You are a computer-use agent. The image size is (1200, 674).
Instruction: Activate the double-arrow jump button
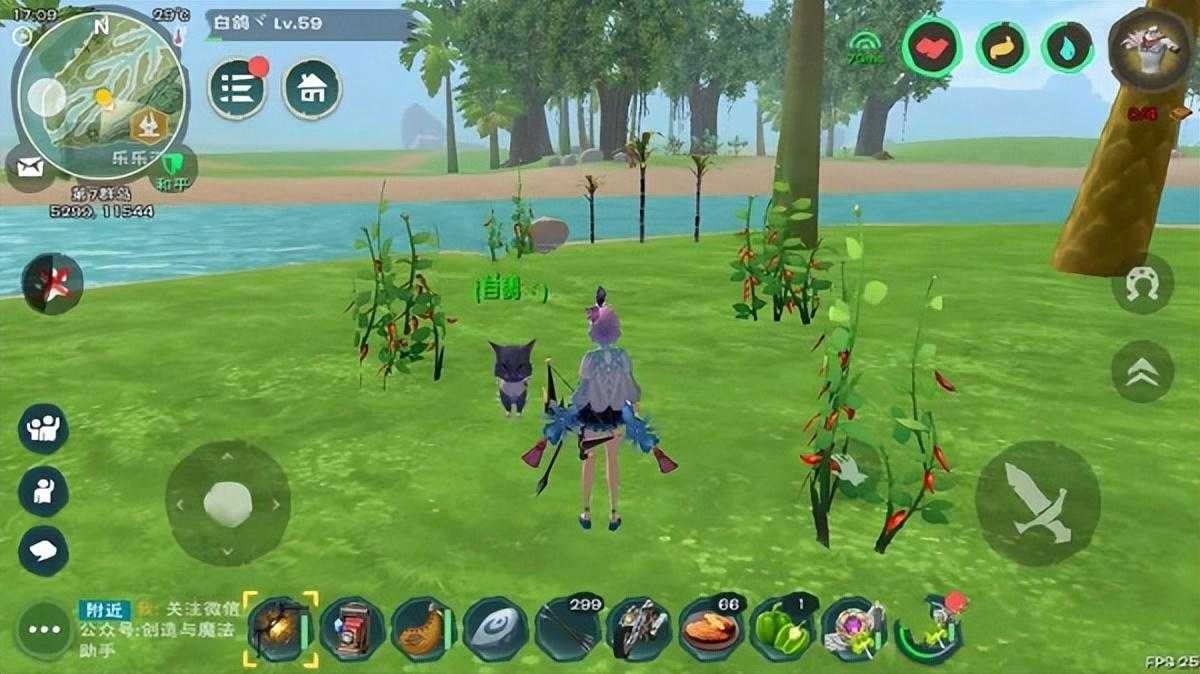1142,371
